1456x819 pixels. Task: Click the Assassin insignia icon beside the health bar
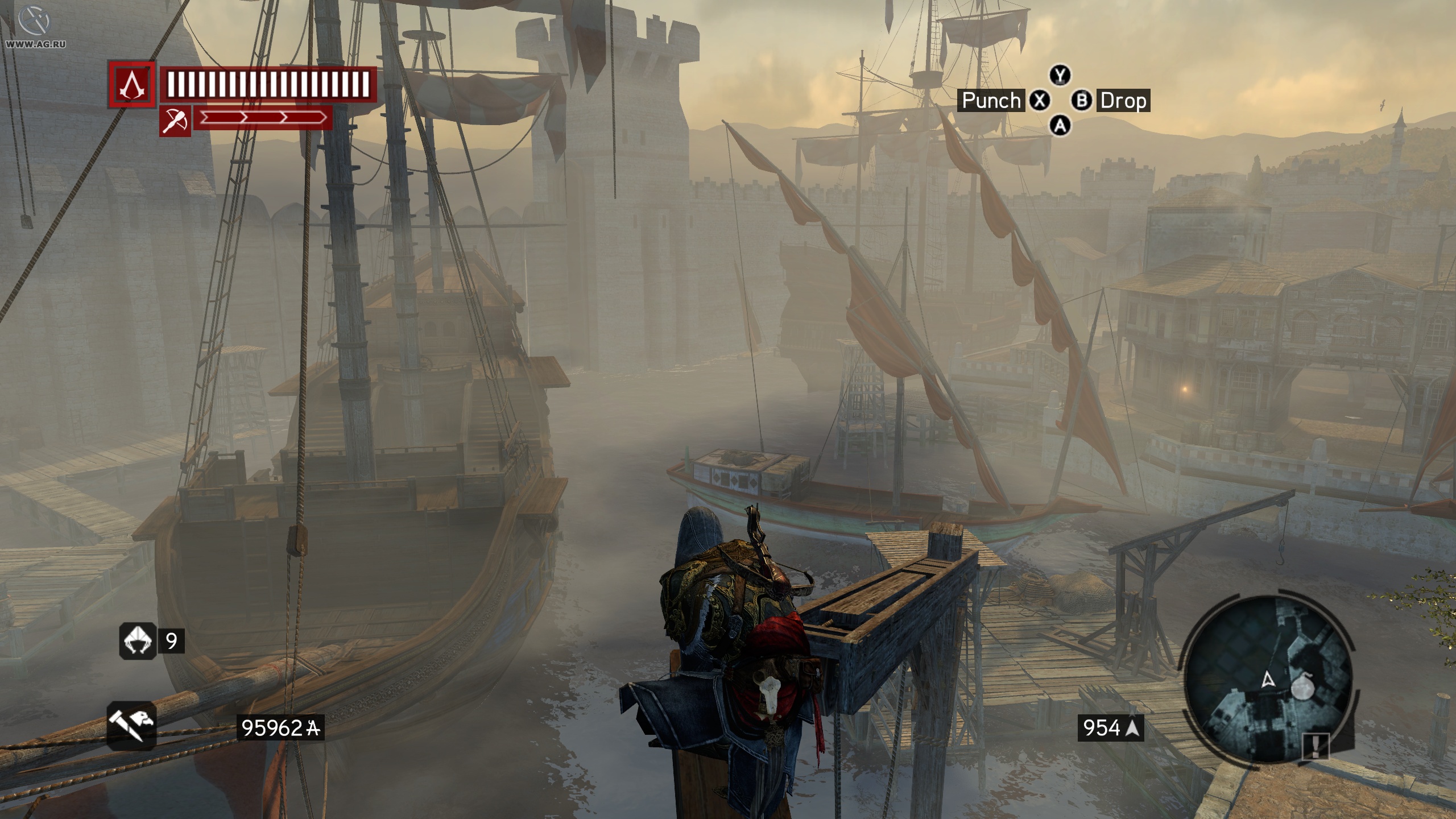point(132,85)
